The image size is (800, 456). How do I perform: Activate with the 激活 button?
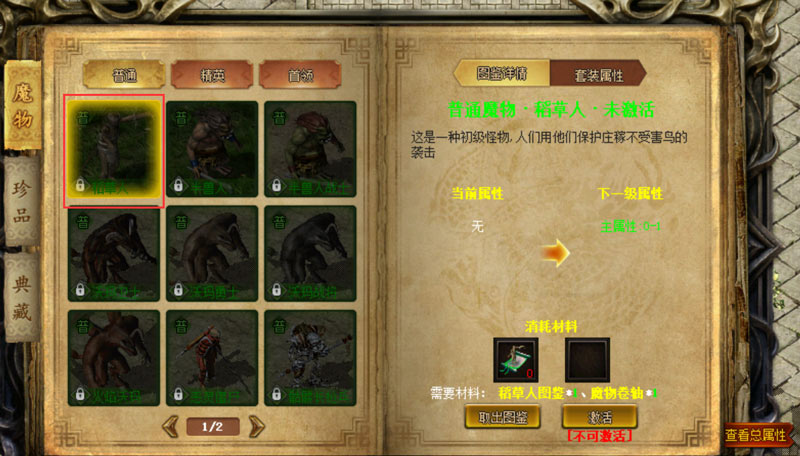(x=599, y=417)
